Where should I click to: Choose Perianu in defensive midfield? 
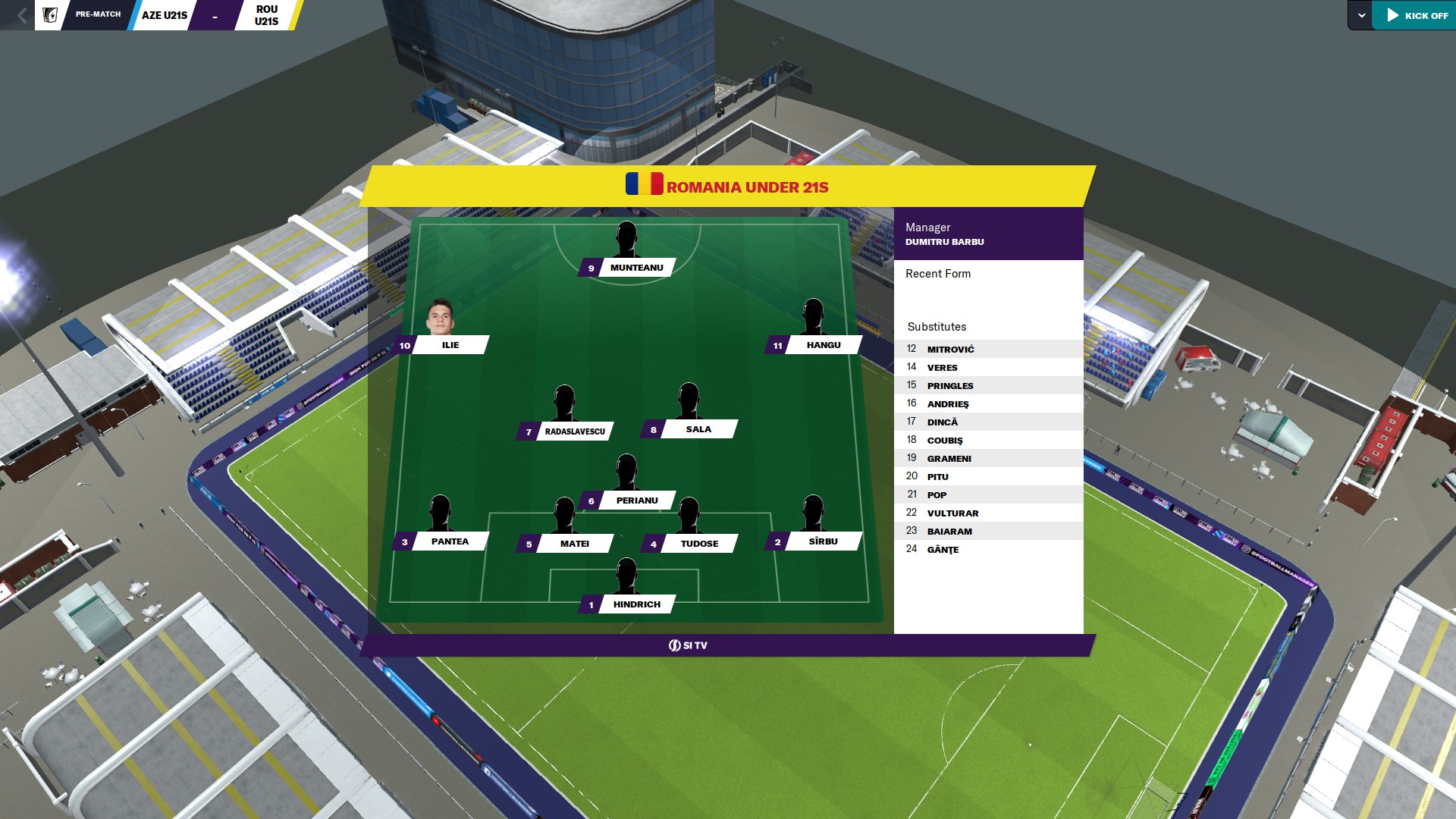pos(636,500)
